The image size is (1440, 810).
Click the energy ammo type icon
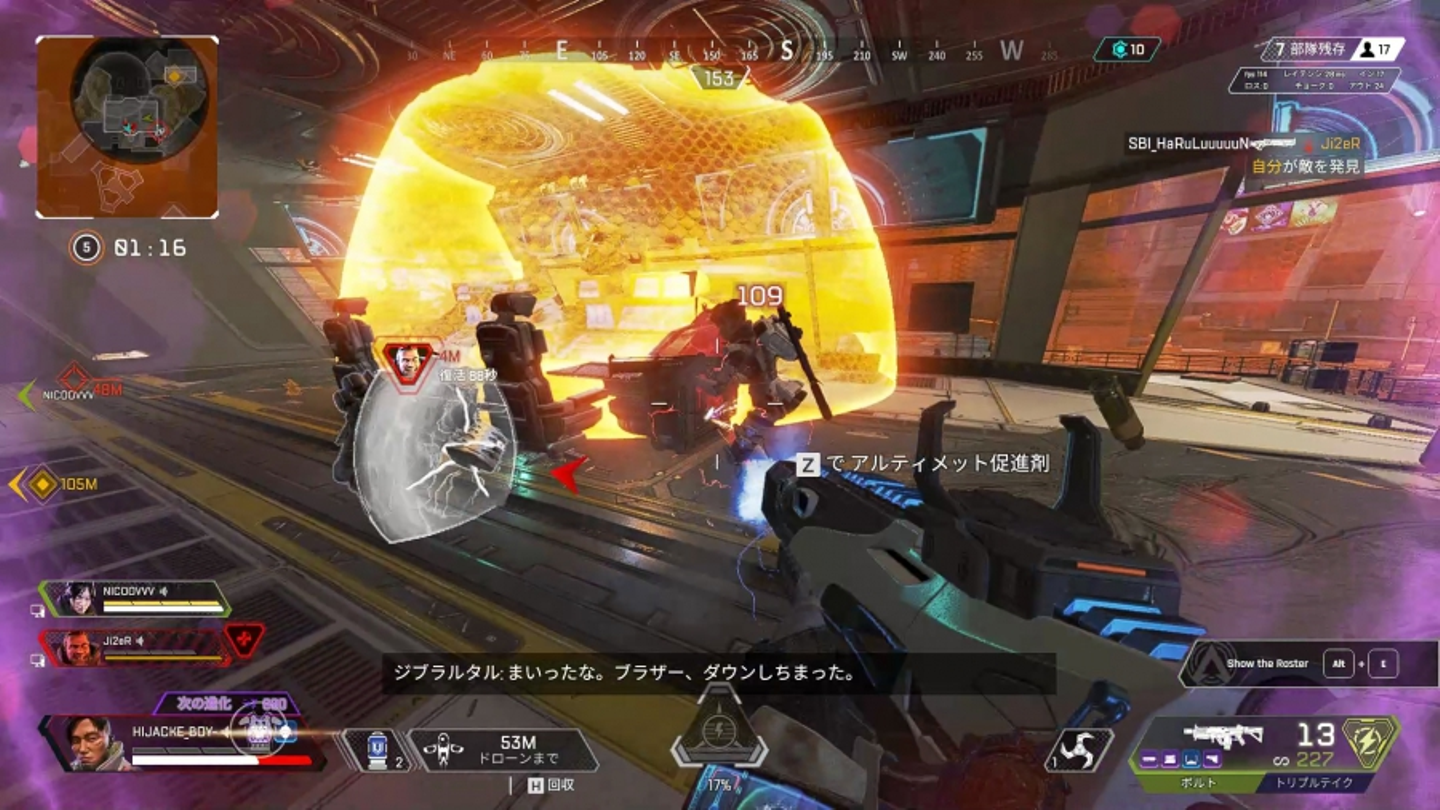1371,742
